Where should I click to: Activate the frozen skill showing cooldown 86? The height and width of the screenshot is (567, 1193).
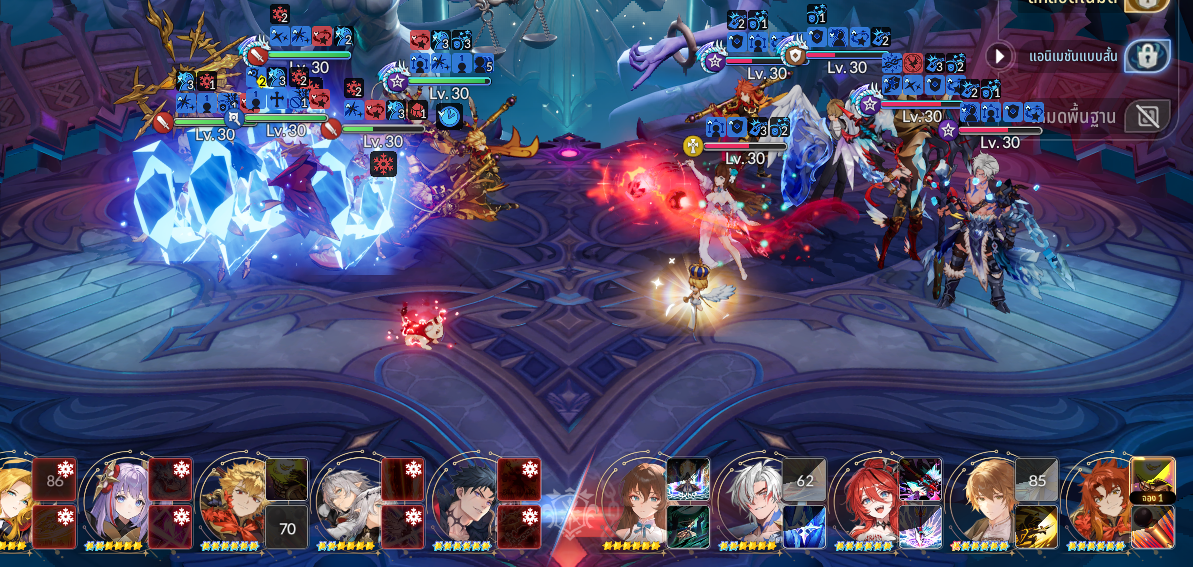tap(54, 480)
